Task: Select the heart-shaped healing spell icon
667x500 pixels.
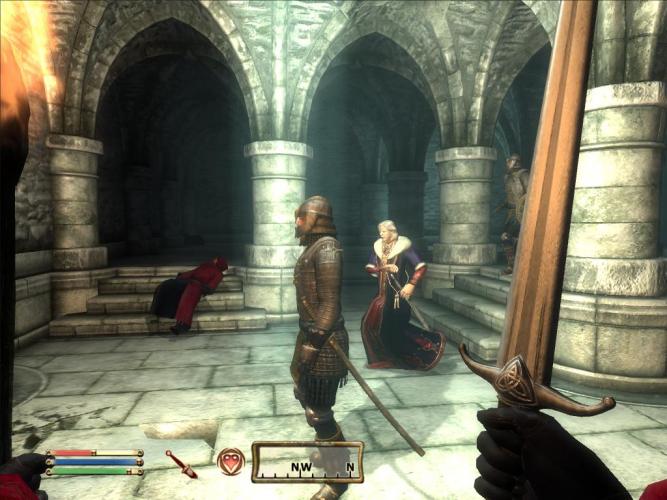Action: point(231,461)
